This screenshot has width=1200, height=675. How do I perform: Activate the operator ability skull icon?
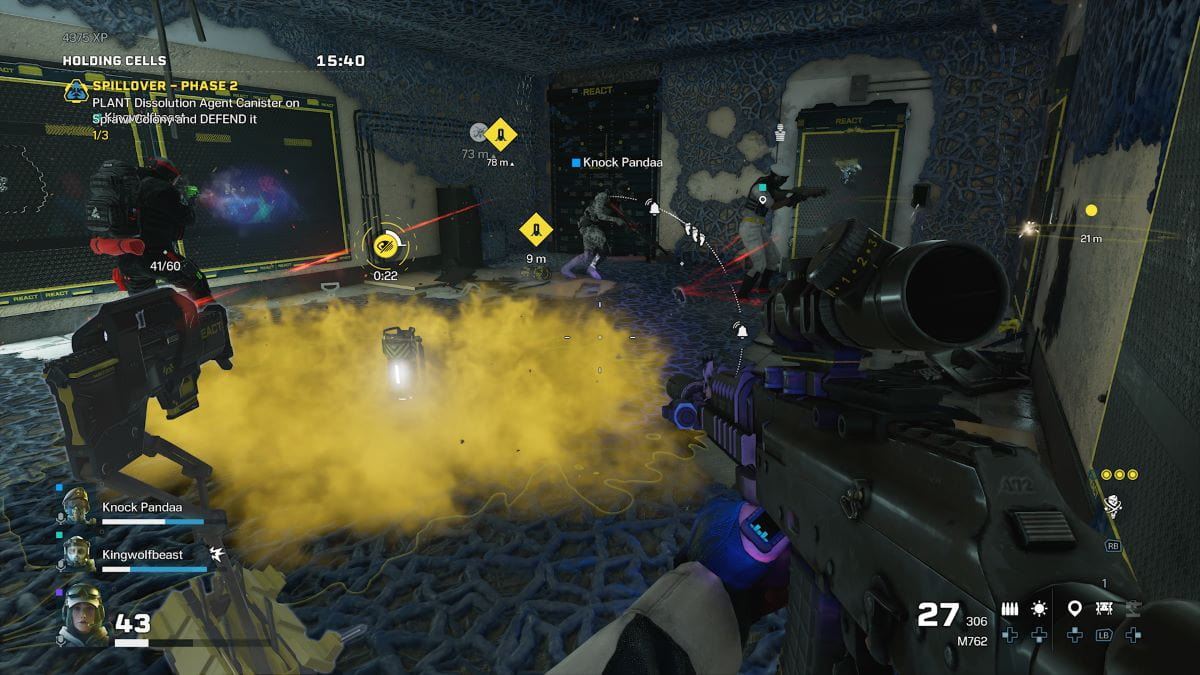(x=1112, y=505)
